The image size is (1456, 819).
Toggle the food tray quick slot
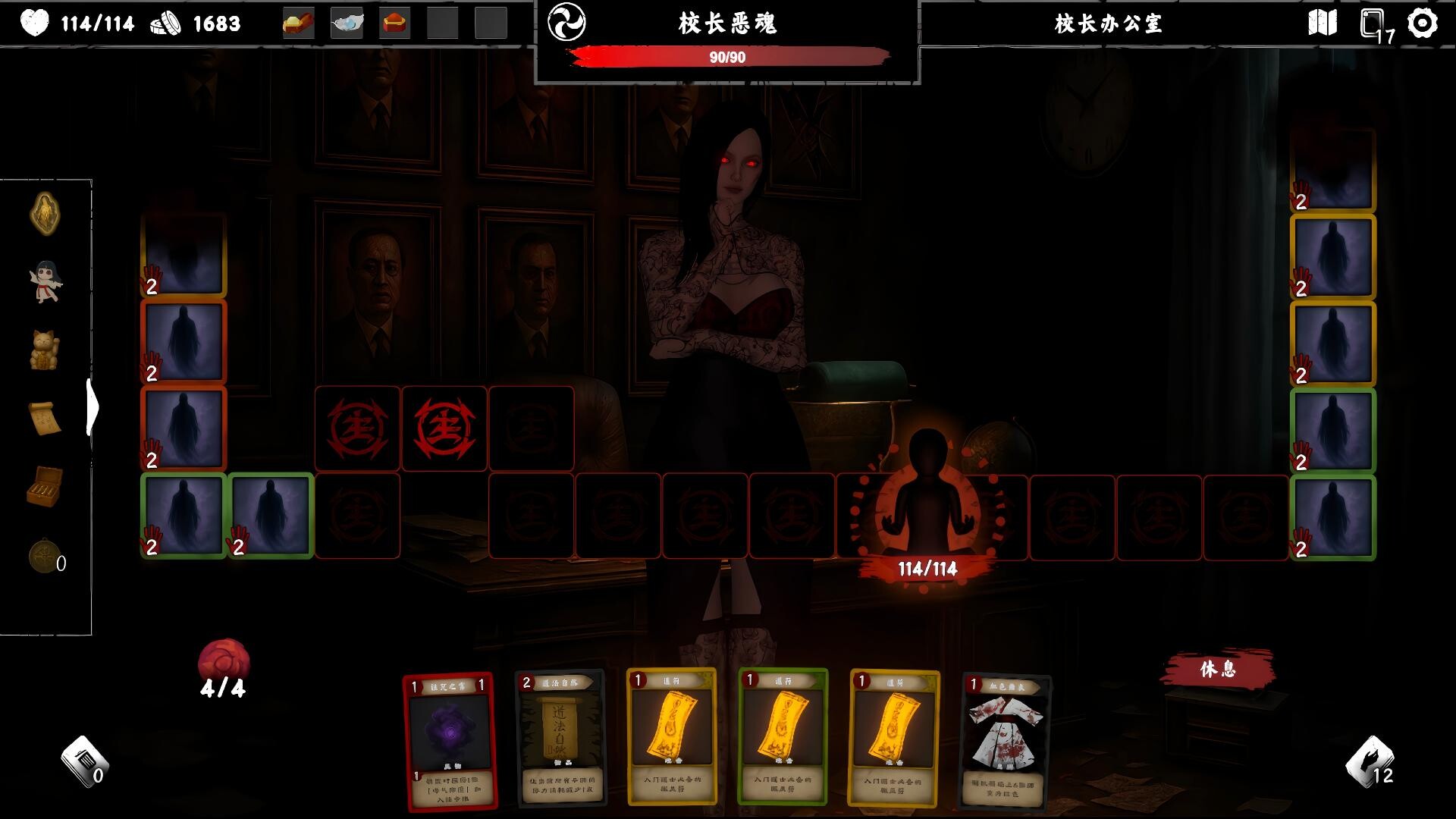click(300, 24)
